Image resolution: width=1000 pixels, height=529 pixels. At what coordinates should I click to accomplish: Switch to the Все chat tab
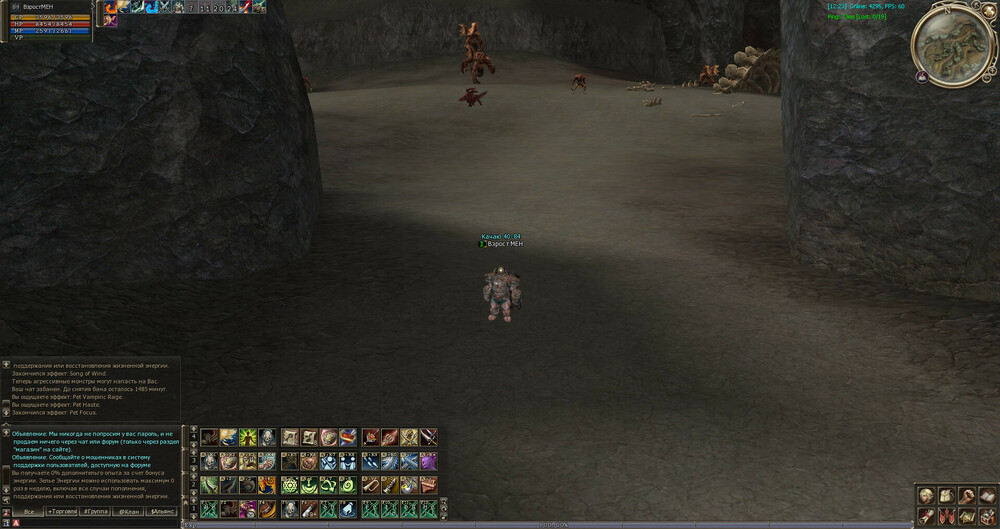[x=29, y=511]
